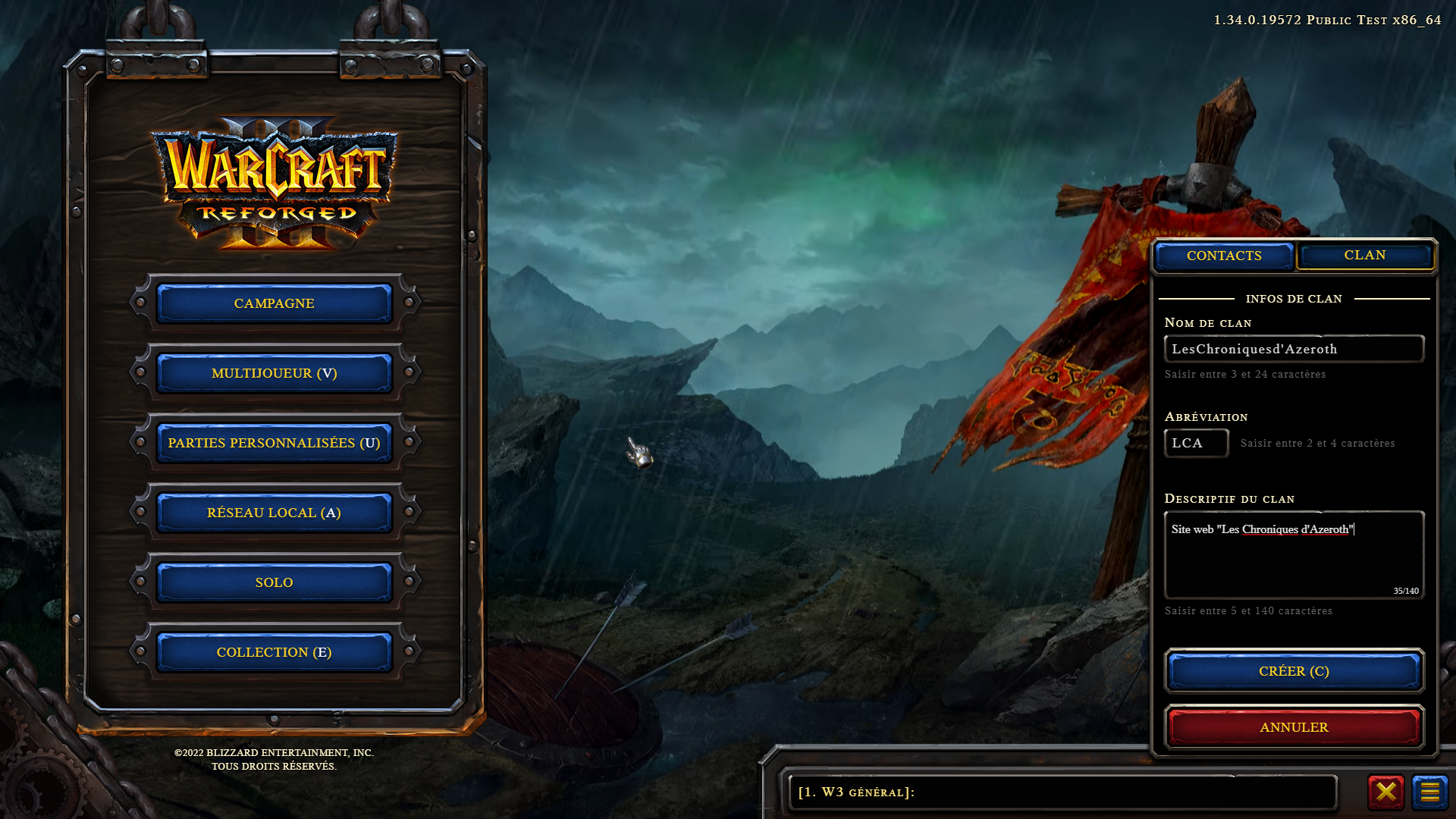Select Multijoueur (V) mode
The width and height of the screenshot is (1456, 819).
click(x=274, y=373)
